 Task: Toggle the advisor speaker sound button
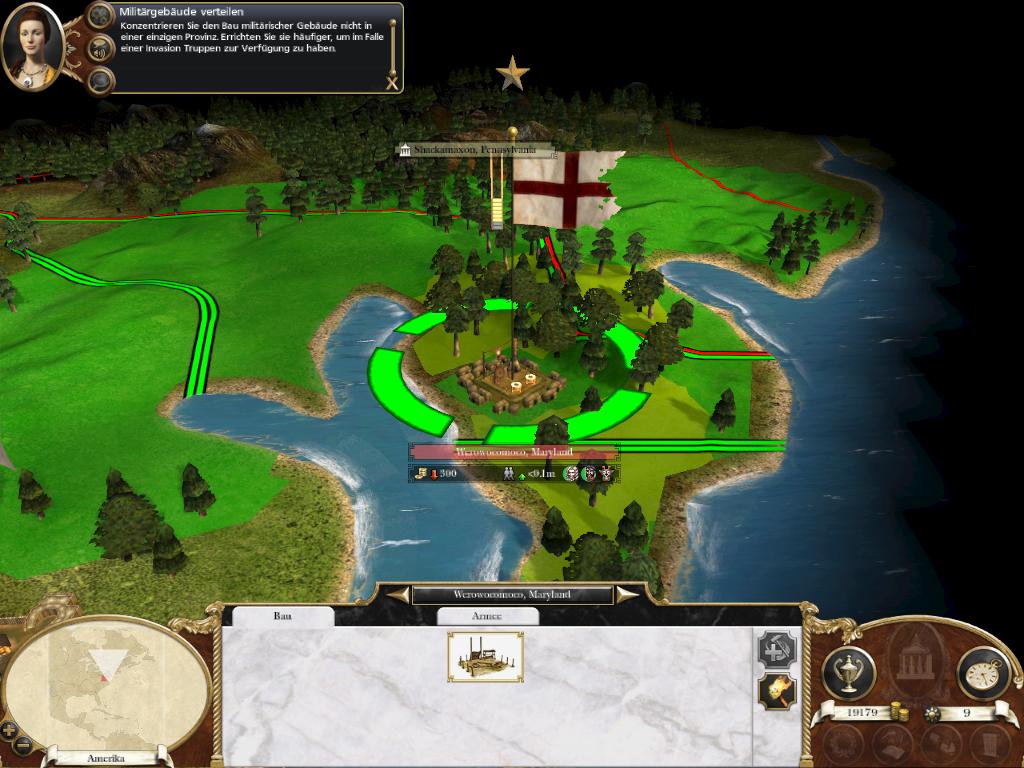click(x=100, y=47)
